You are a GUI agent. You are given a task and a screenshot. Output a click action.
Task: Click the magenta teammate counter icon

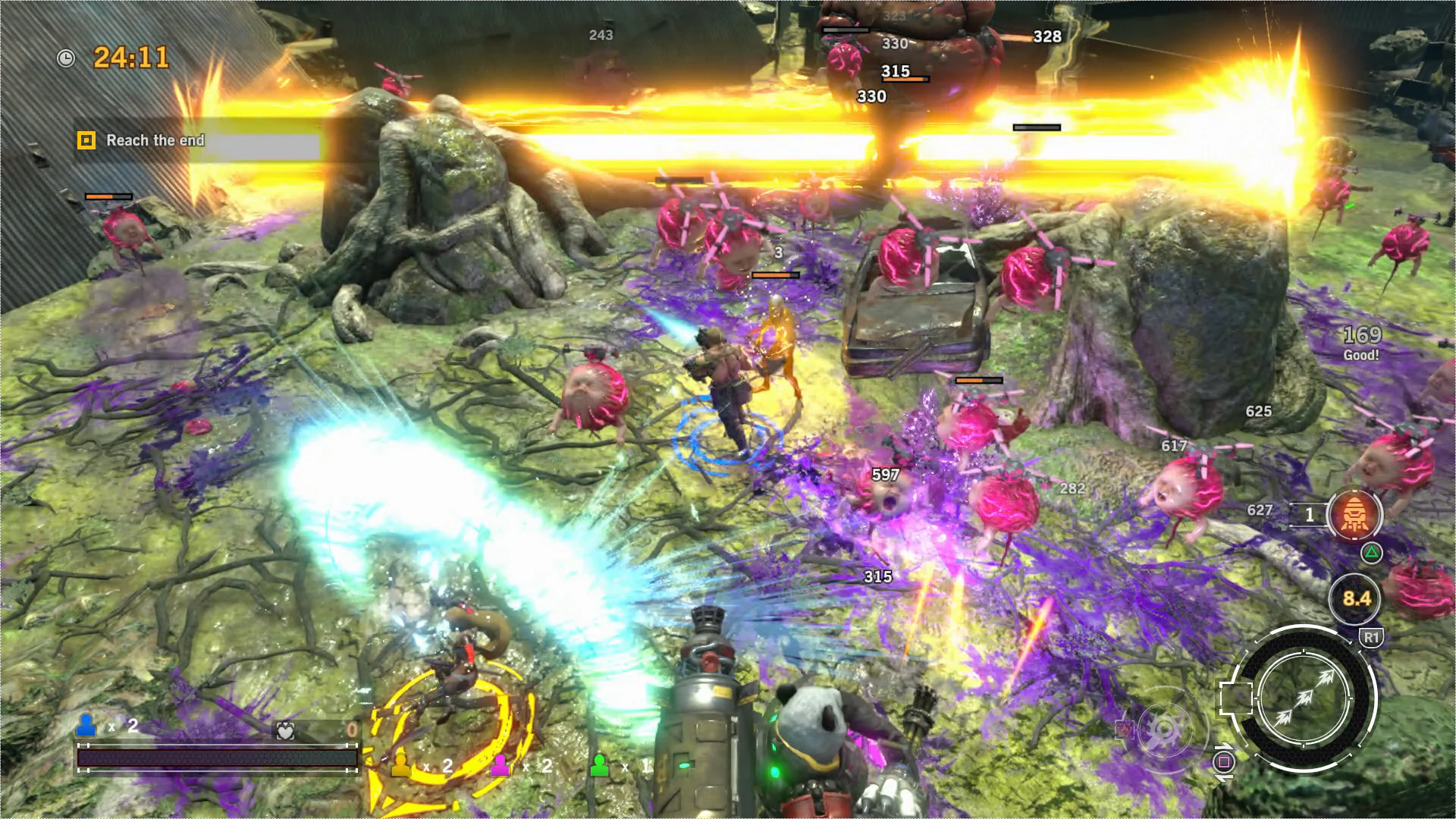click(x=501, y=764)
